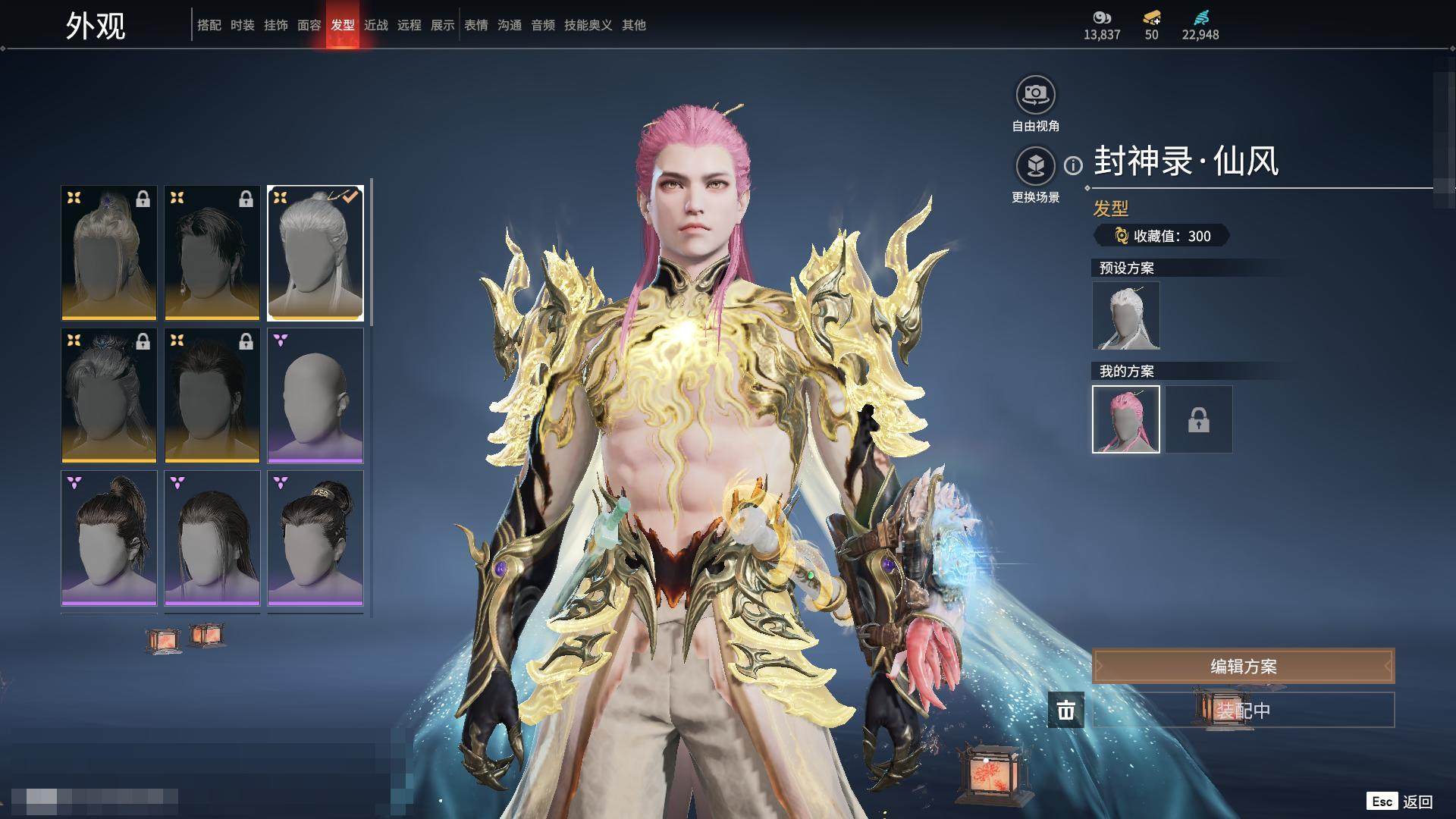Select the bald head hairstyle tile
Screen dimensions: 1456x819
coord(315,395)
